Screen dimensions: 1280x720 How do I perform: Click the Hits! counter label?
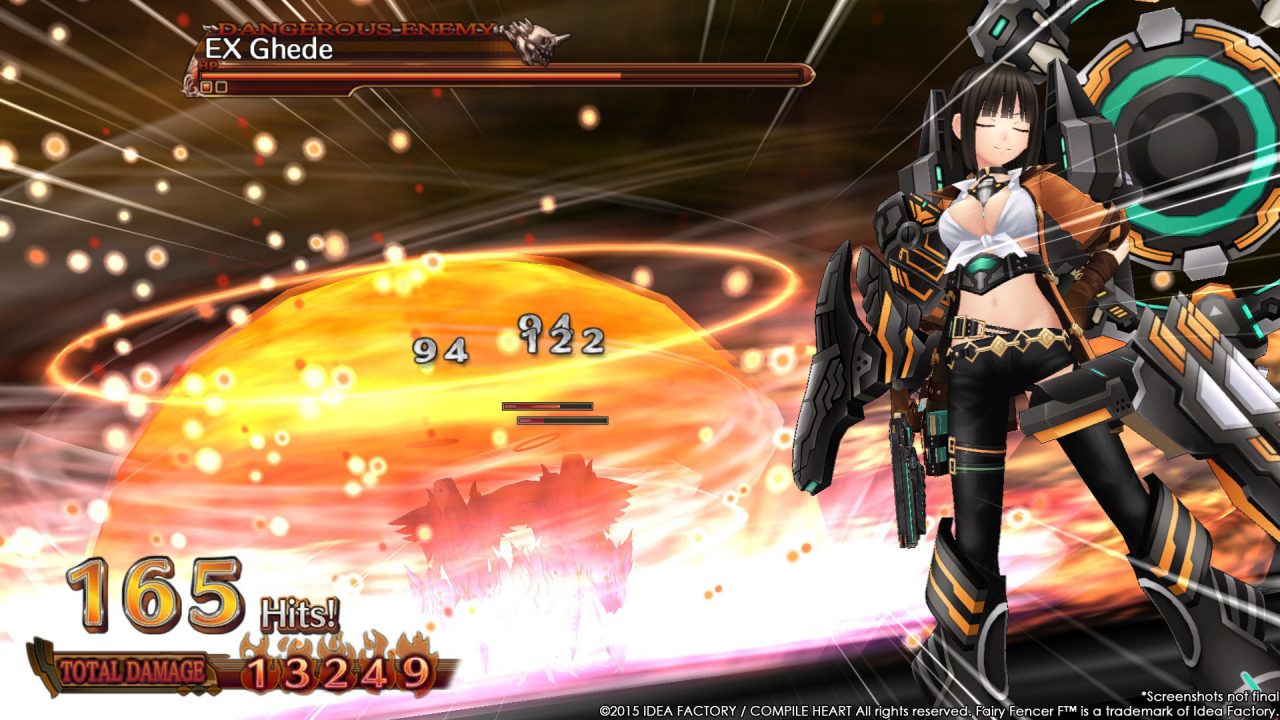(298, 611)
